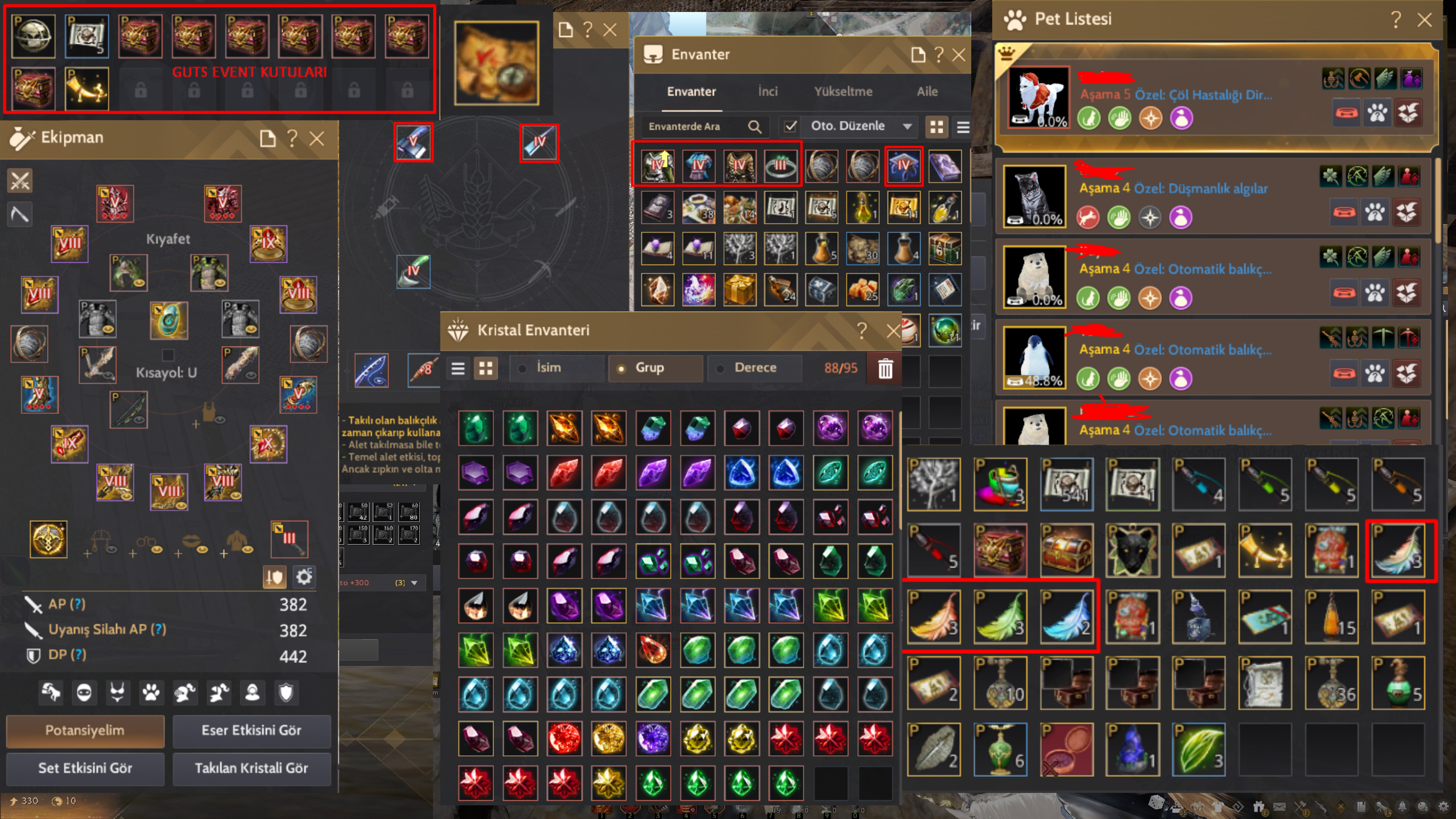The height and width of the screenshot is (819, 1456).
Task: Toggle the Oto. Düzenle checkbox
Action: (790, 126)
